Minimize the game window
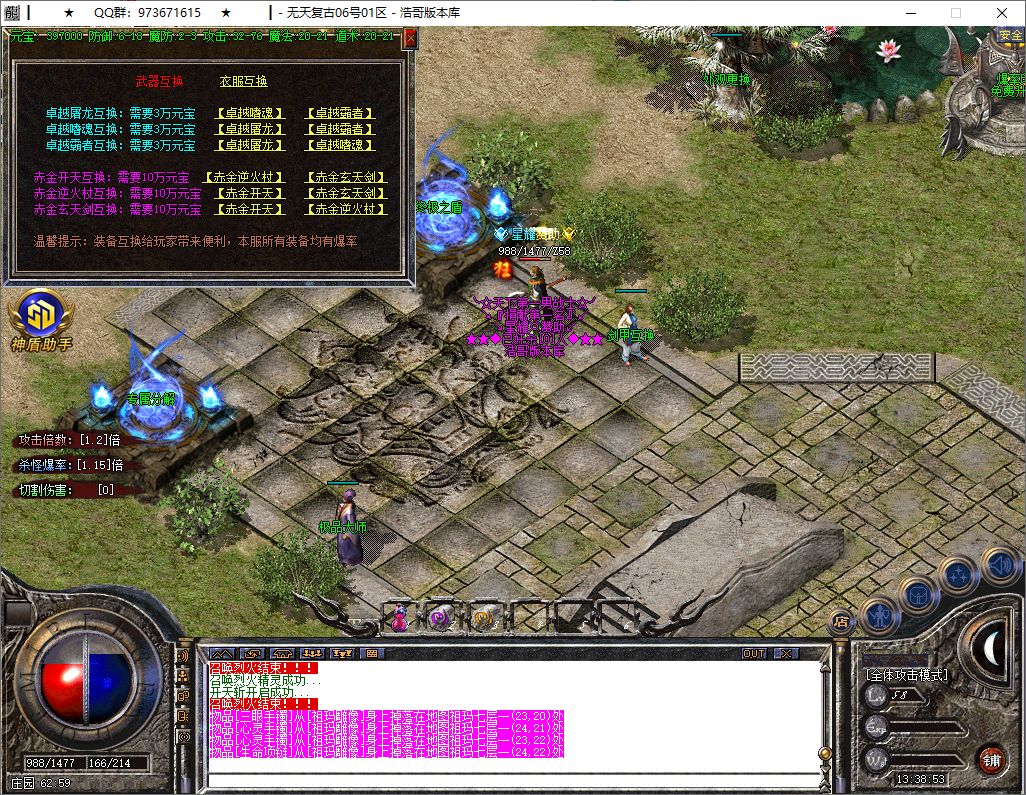Viewport: 1026px width, 795px height. pos(910,13)
